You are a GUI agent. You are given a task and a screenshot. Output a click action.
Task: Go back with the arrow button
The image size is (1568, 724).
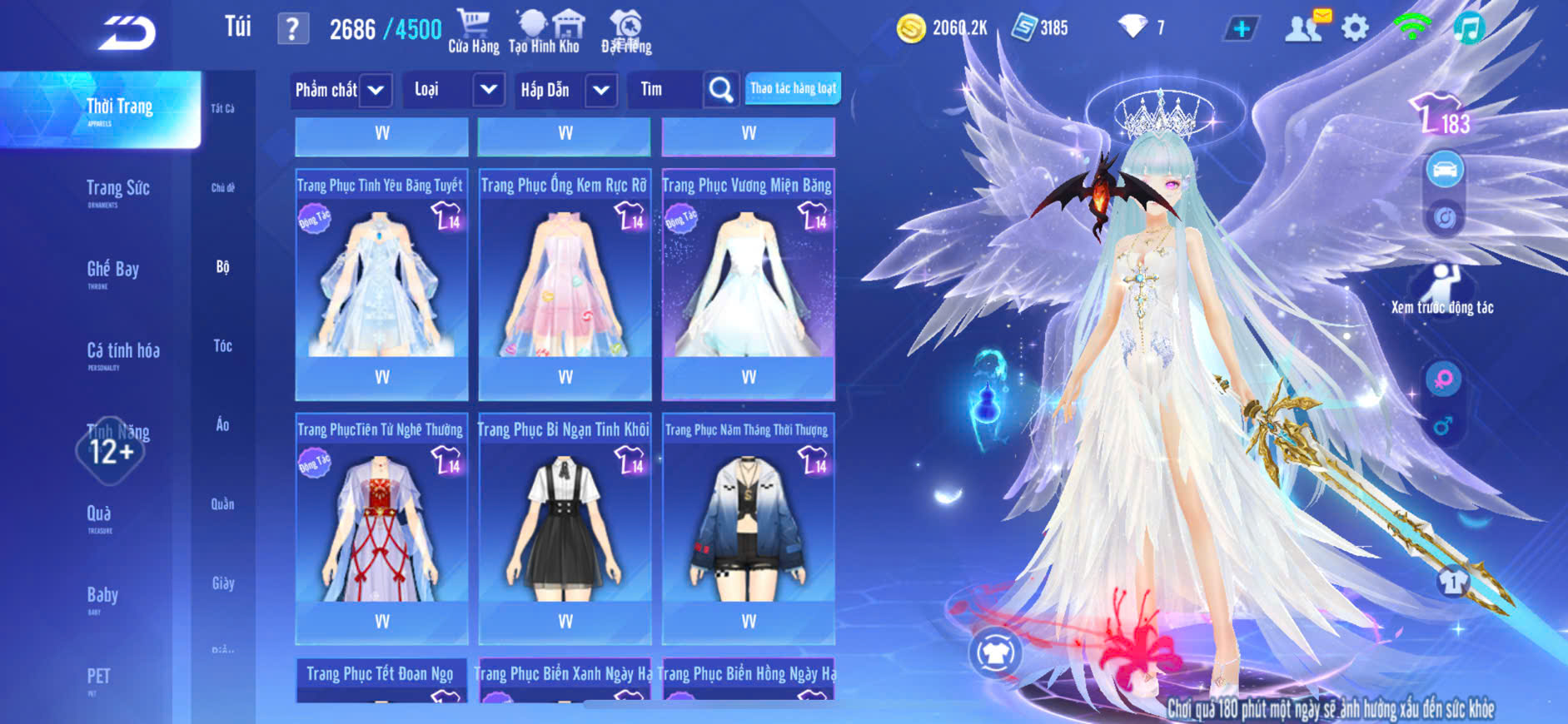[127, 33]
